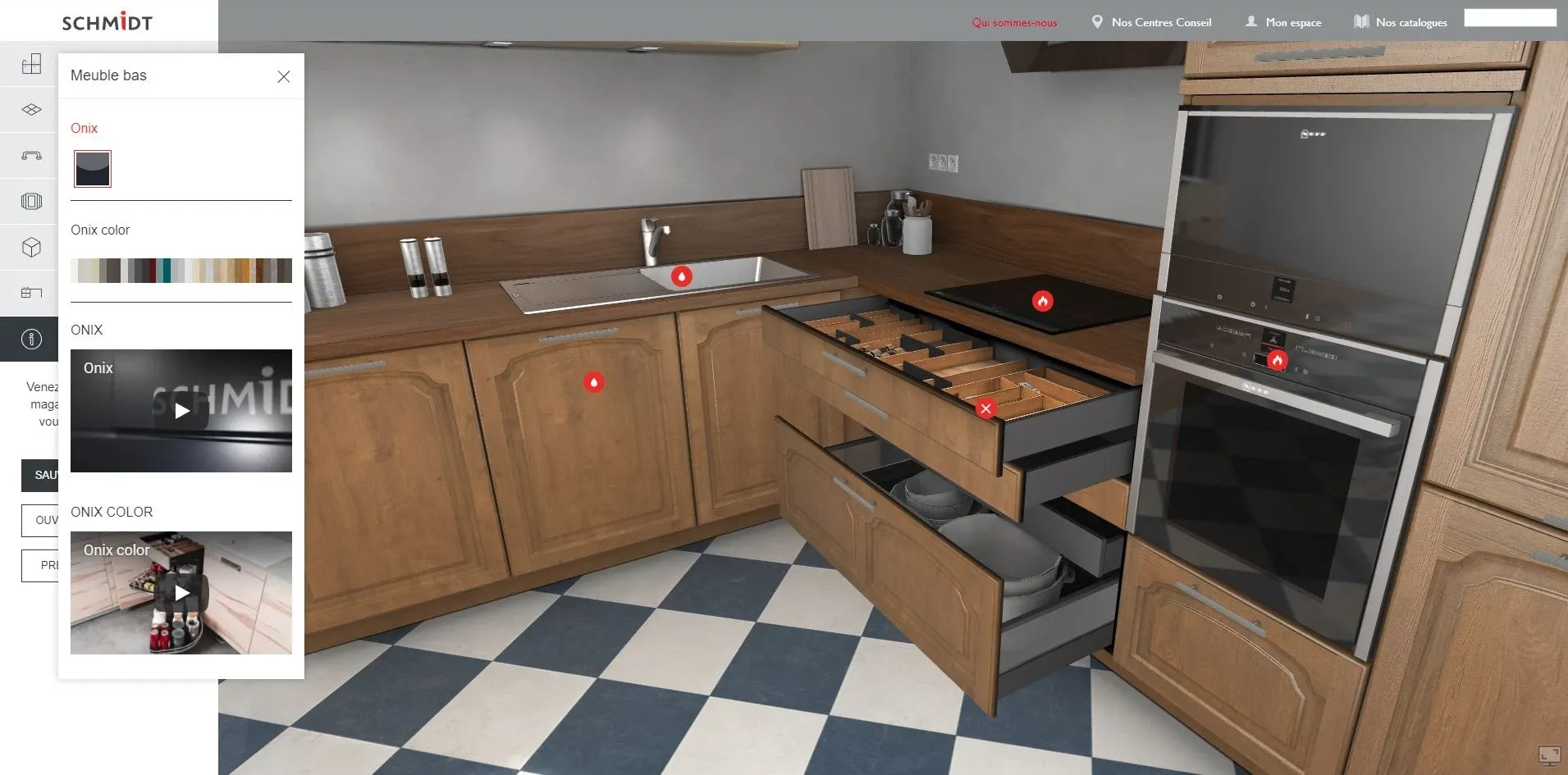This screenshot has height=775, width=1568.
Task: Activate the hotspot above the cooktop
Action: [1043, 302]
